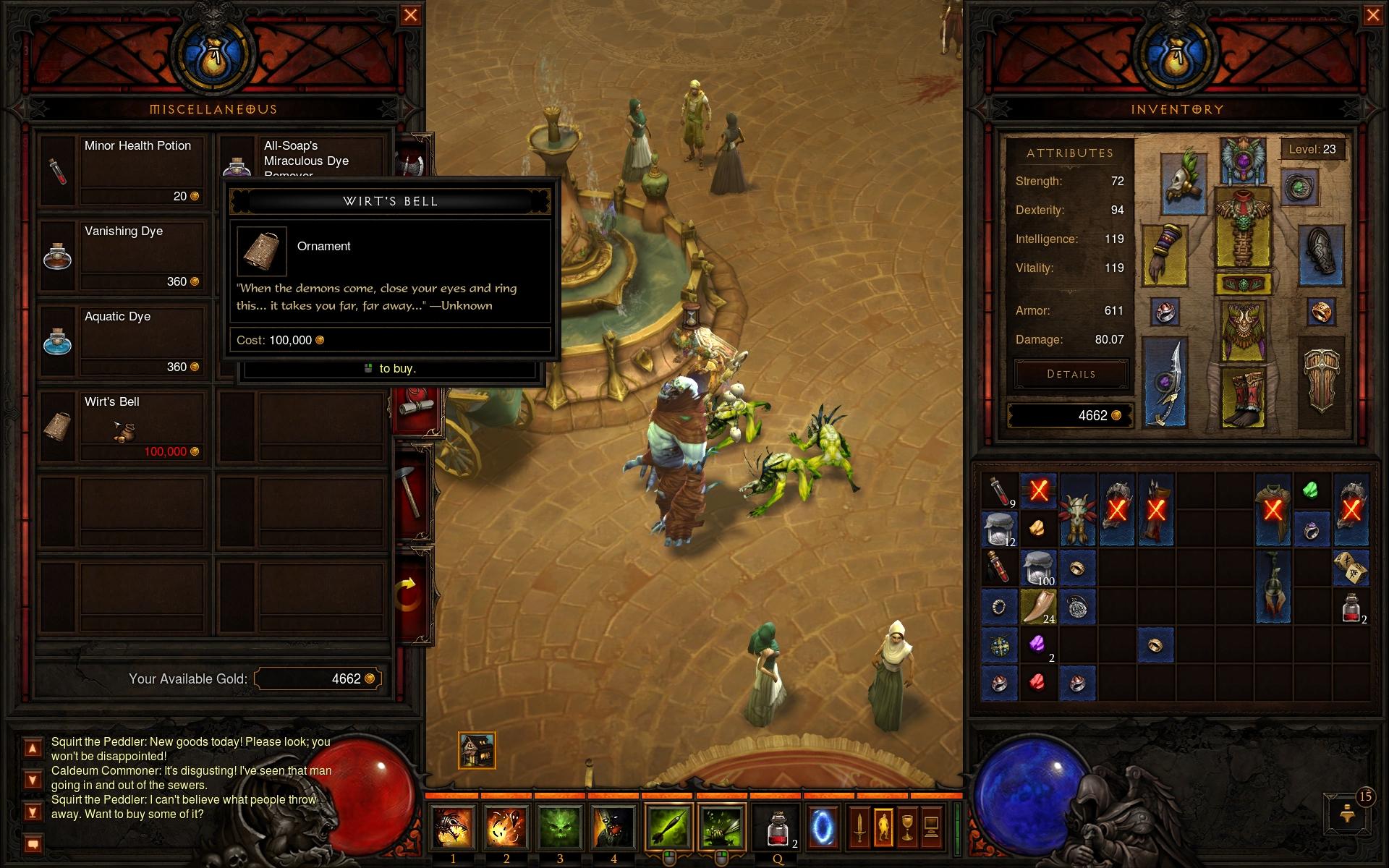
Task: Select the Vanishing Dye shop item
Action: click(123, 256)
